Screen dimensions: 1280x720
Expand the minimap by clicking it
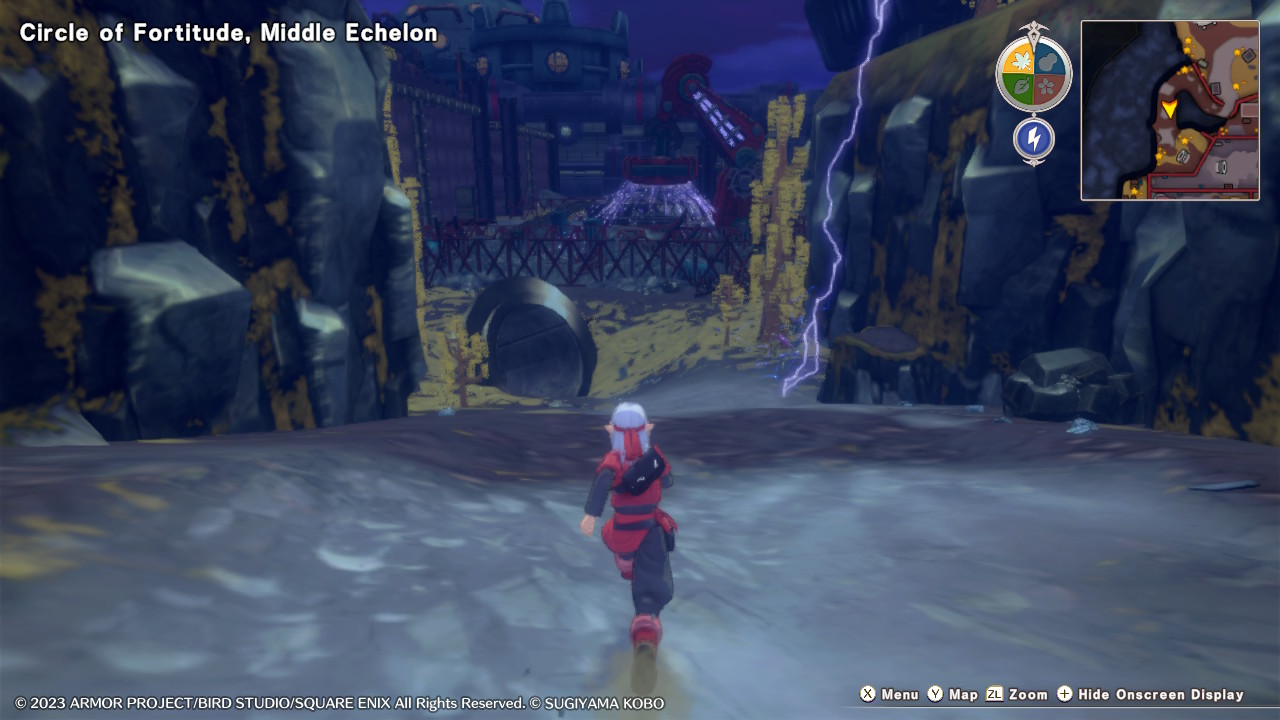click(1170, 110)
